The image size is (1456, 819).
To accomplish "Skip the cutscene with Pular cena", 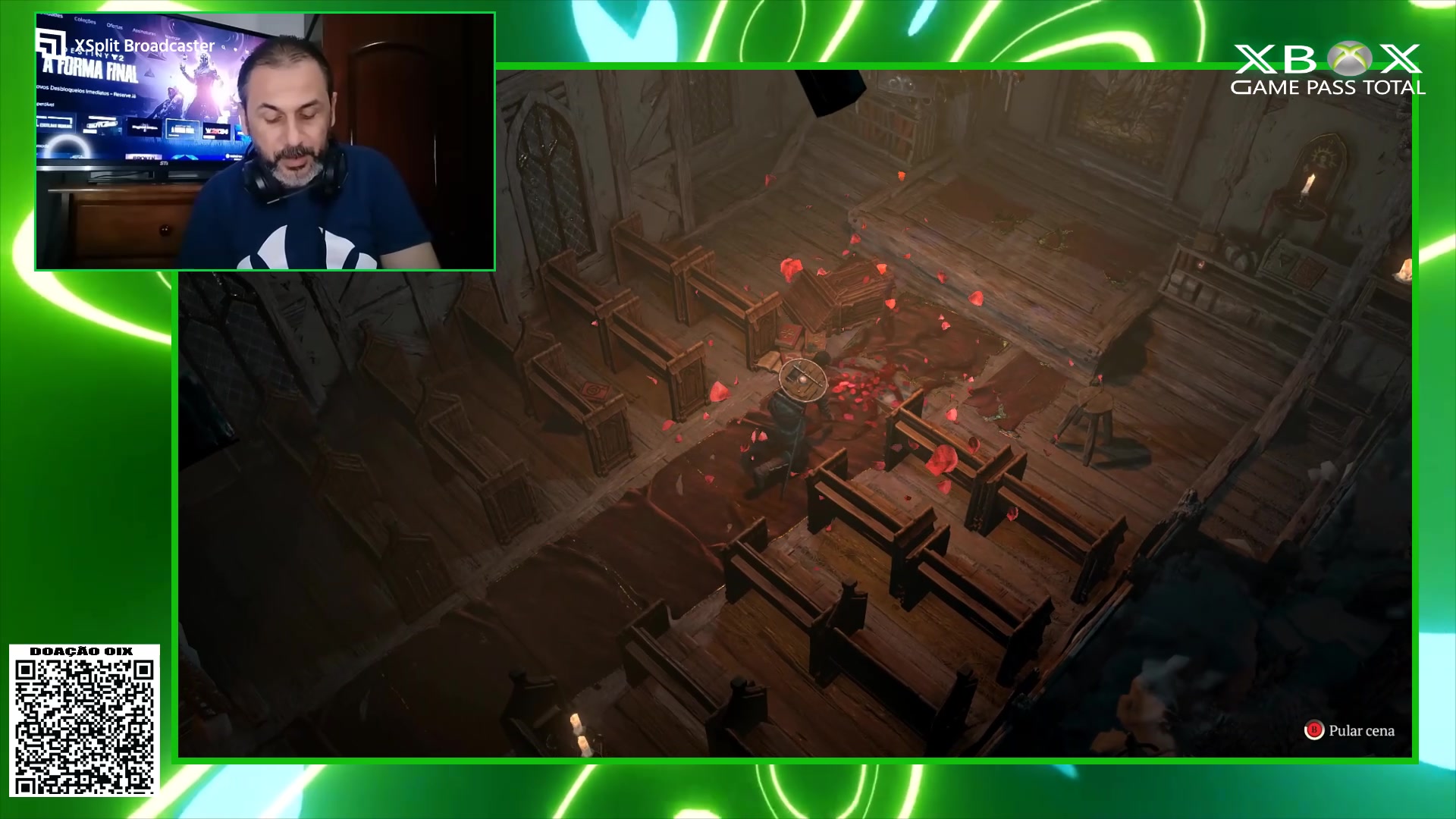I will (1350, 731).
